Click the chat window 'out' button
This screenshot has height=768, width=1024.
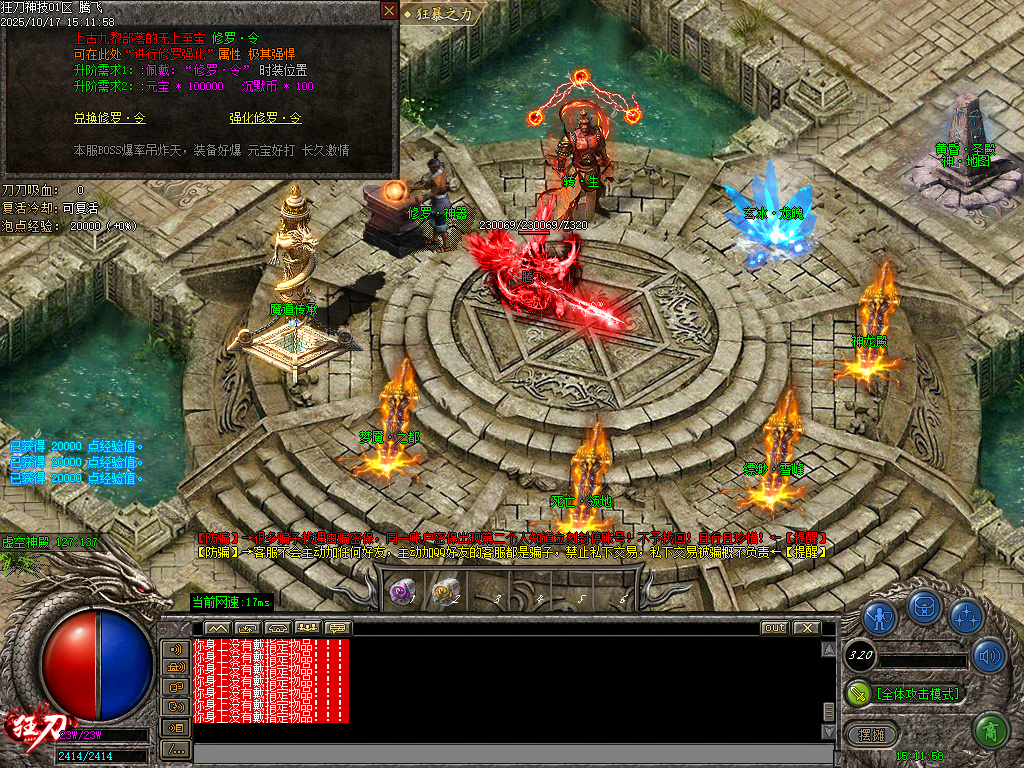(774, 628)
